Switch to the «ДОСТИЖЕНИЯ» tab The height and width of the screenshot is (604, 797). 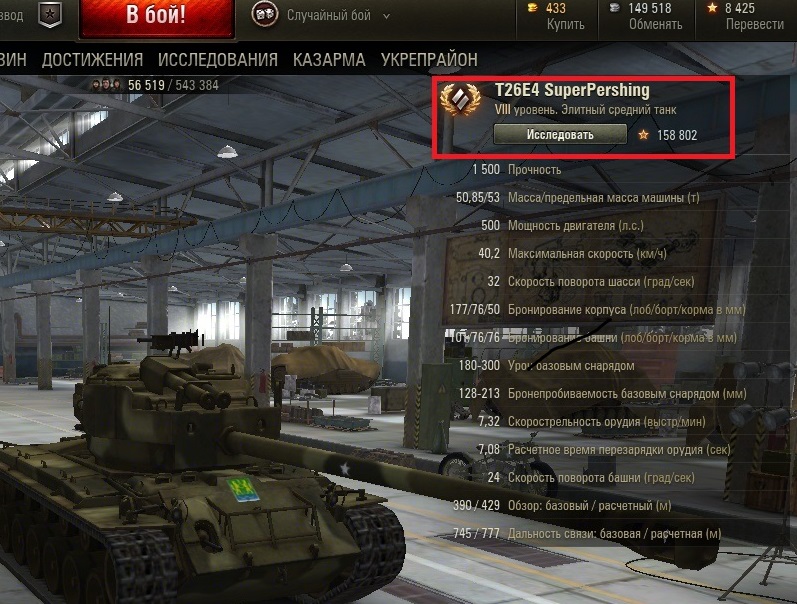(92, 60)
